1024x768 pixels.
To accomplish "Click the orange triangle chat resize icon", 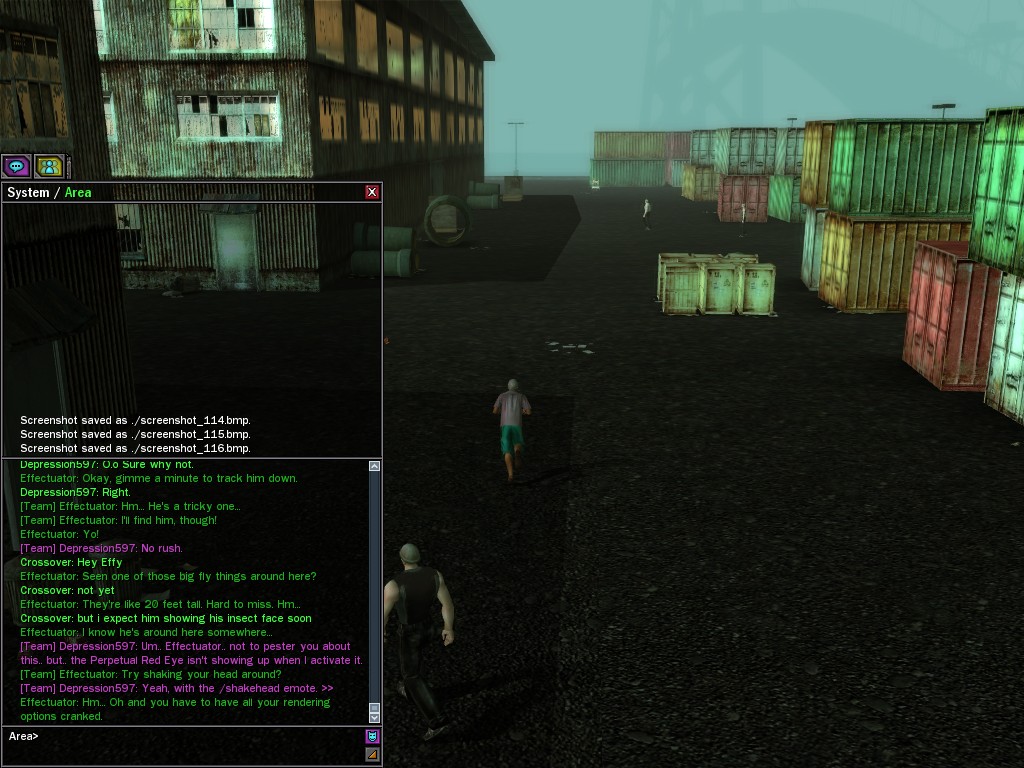I will (x=372, y=755).
